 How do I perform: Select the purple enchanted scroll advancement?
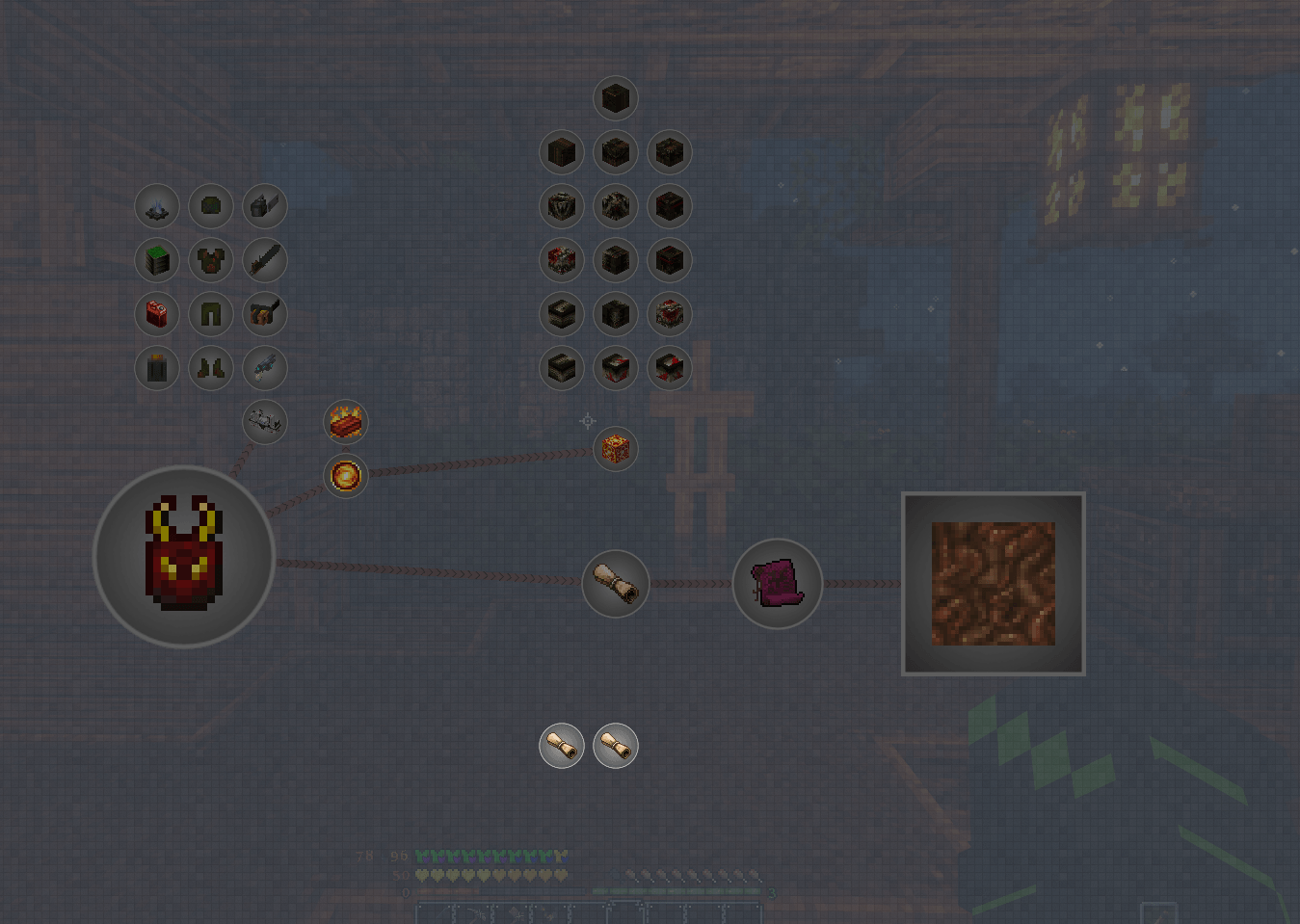777,583
